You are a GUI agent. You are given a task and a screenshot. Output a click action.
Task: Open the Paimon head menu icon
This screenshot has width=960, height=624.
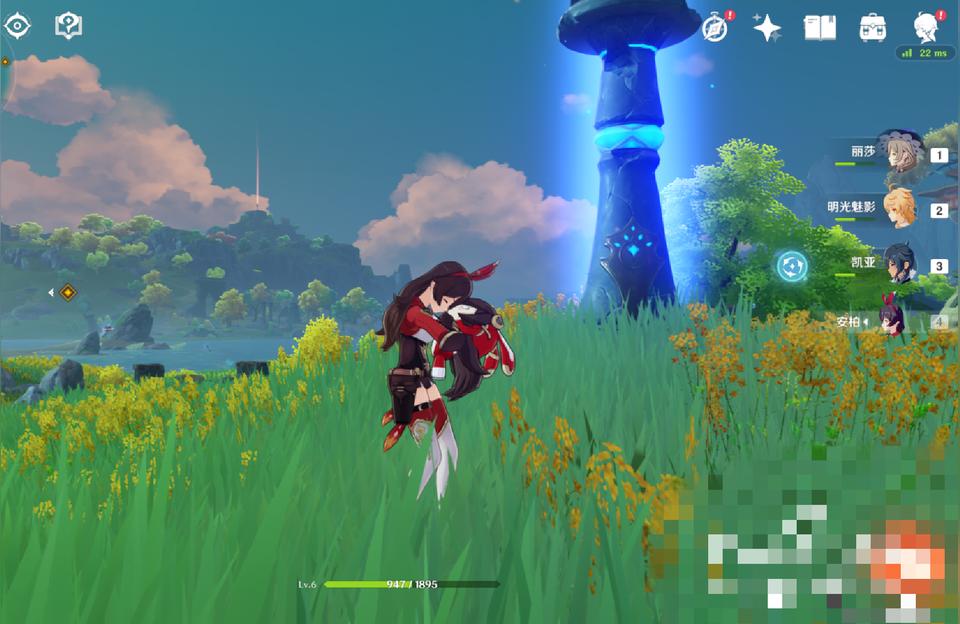(926, 27)
